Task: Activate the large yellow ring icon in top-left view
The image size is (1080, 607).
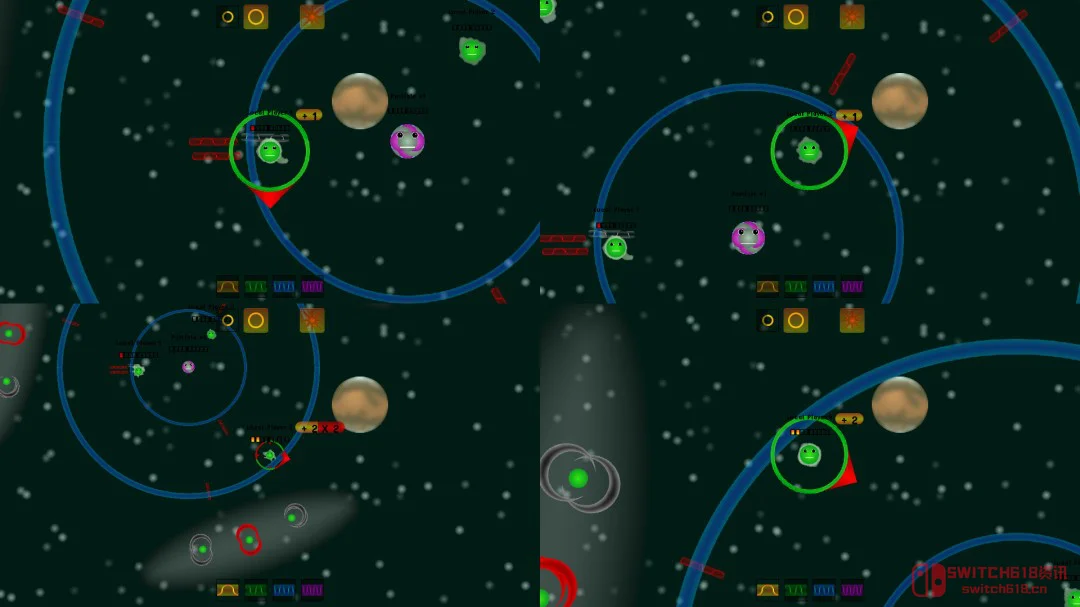Action: 256,17
